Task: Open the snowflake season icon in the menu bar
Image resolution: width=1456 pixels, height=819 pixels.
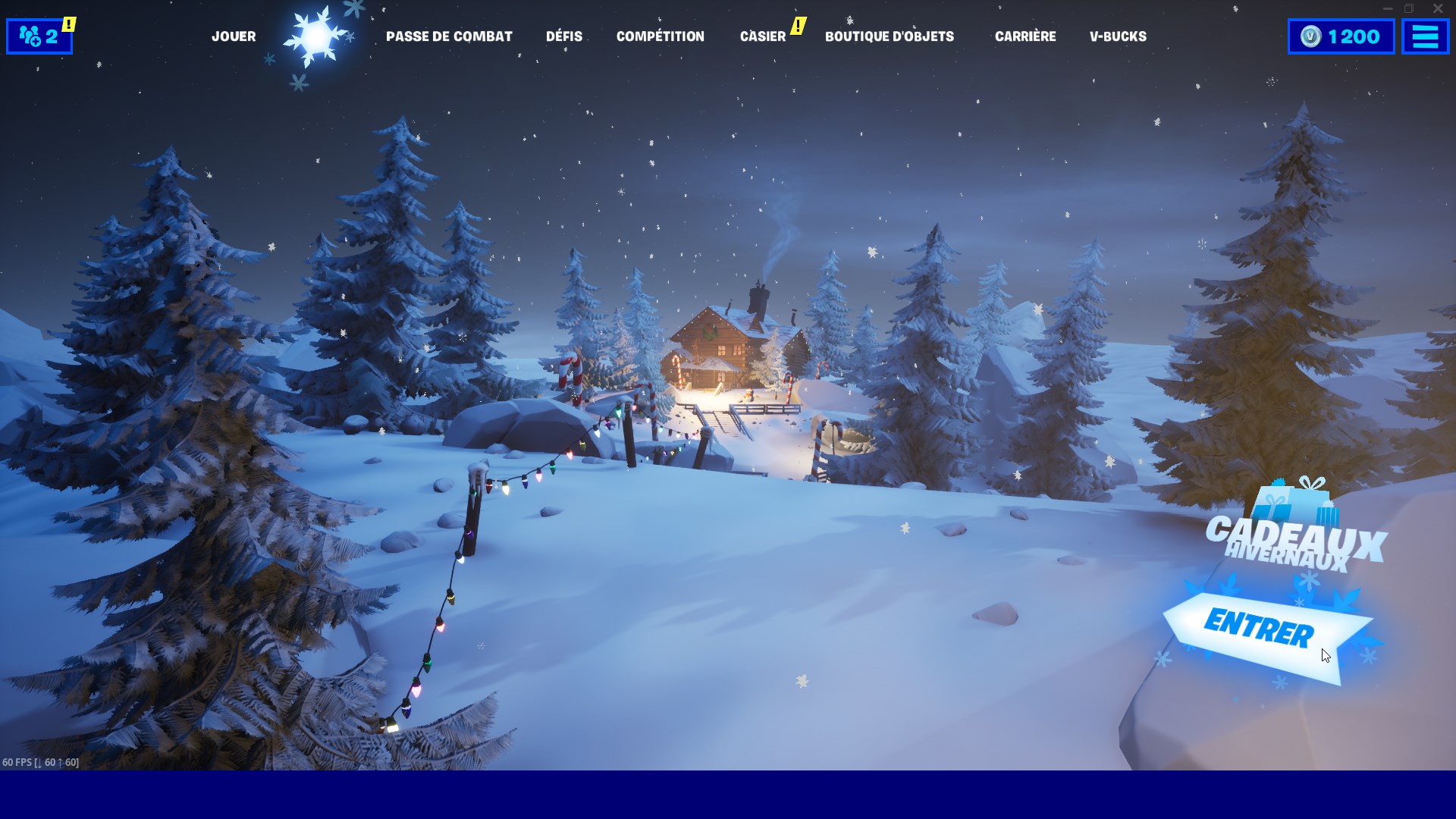Action: 315,35
